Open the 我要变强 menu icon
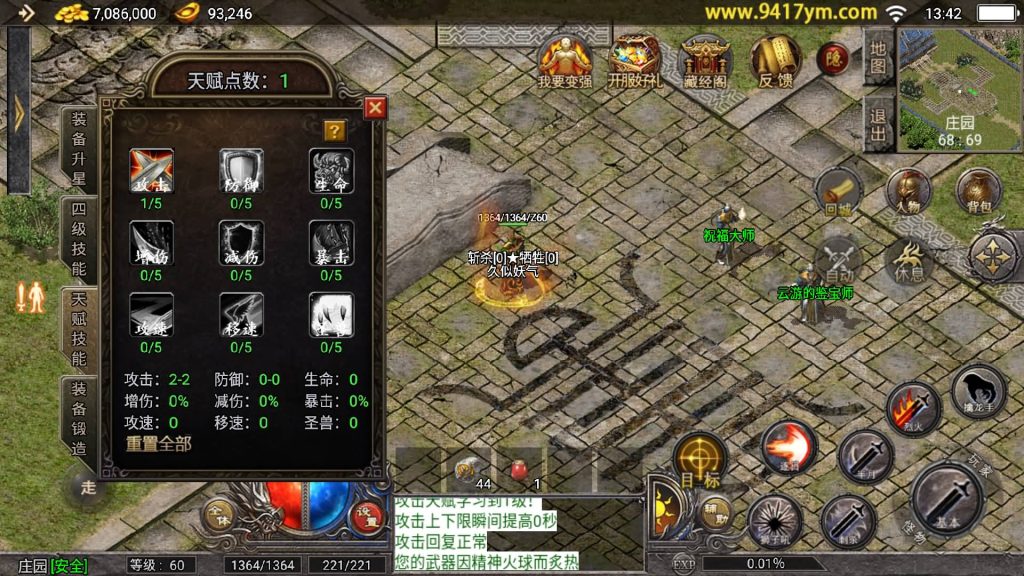1024x576 pixels. 565,62
